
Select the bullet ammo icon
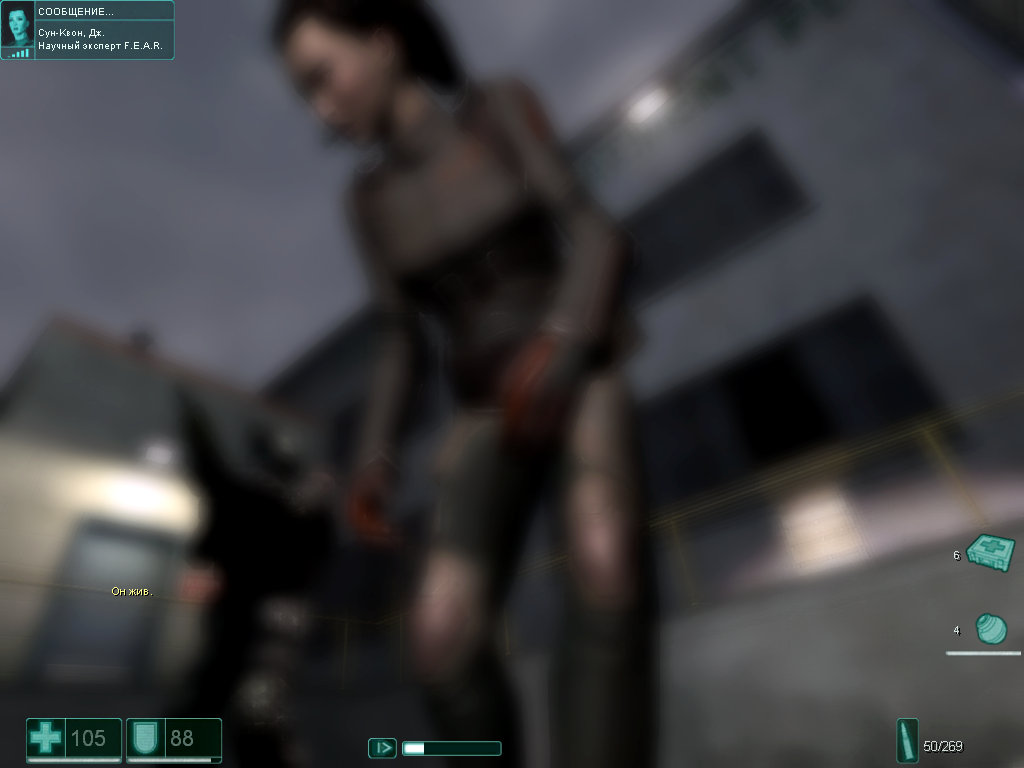pyautogui.click(x=908, y=742)
